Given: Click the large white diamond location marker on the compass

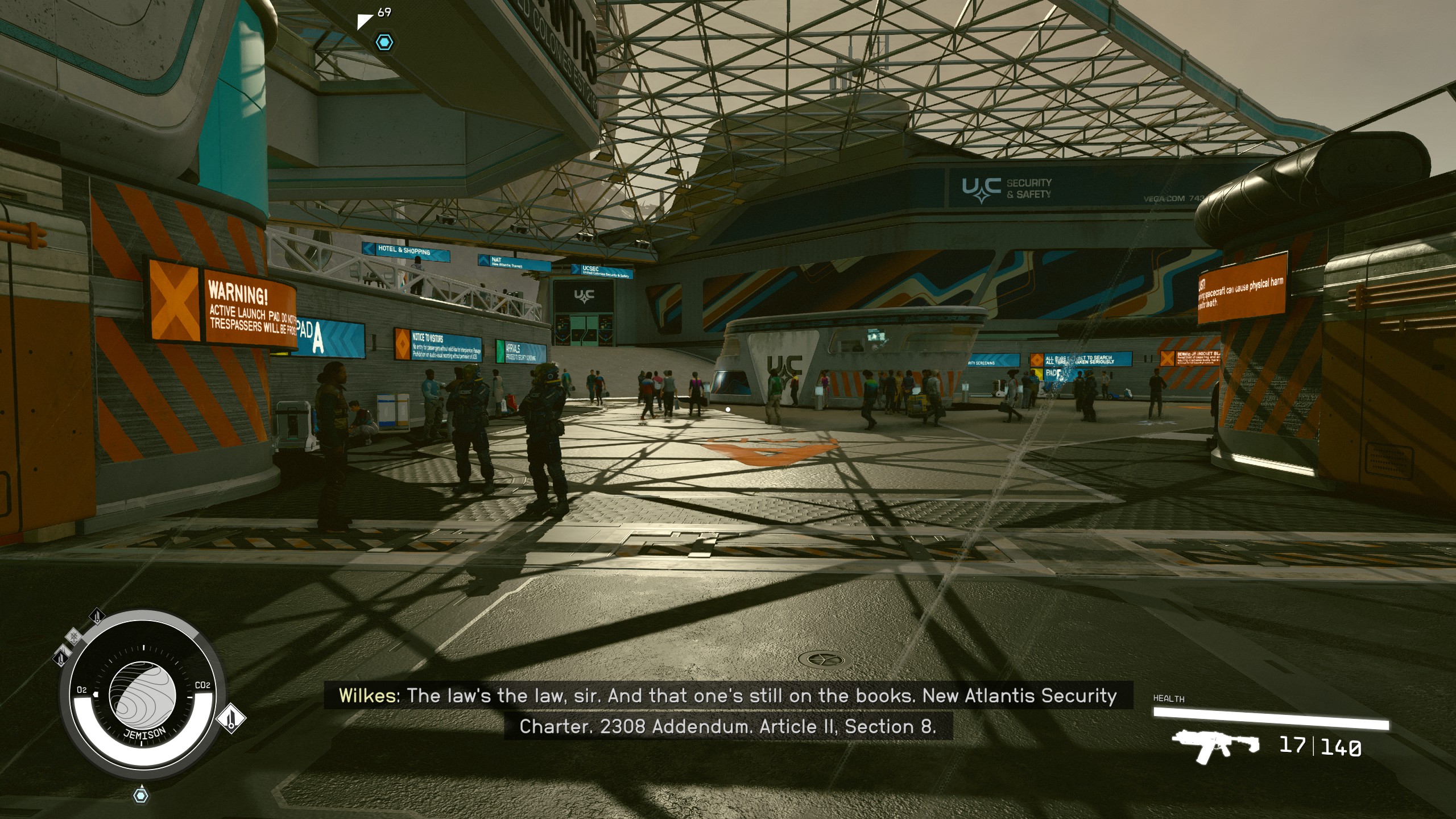Looking at the screenshot, I should point(231,719).
